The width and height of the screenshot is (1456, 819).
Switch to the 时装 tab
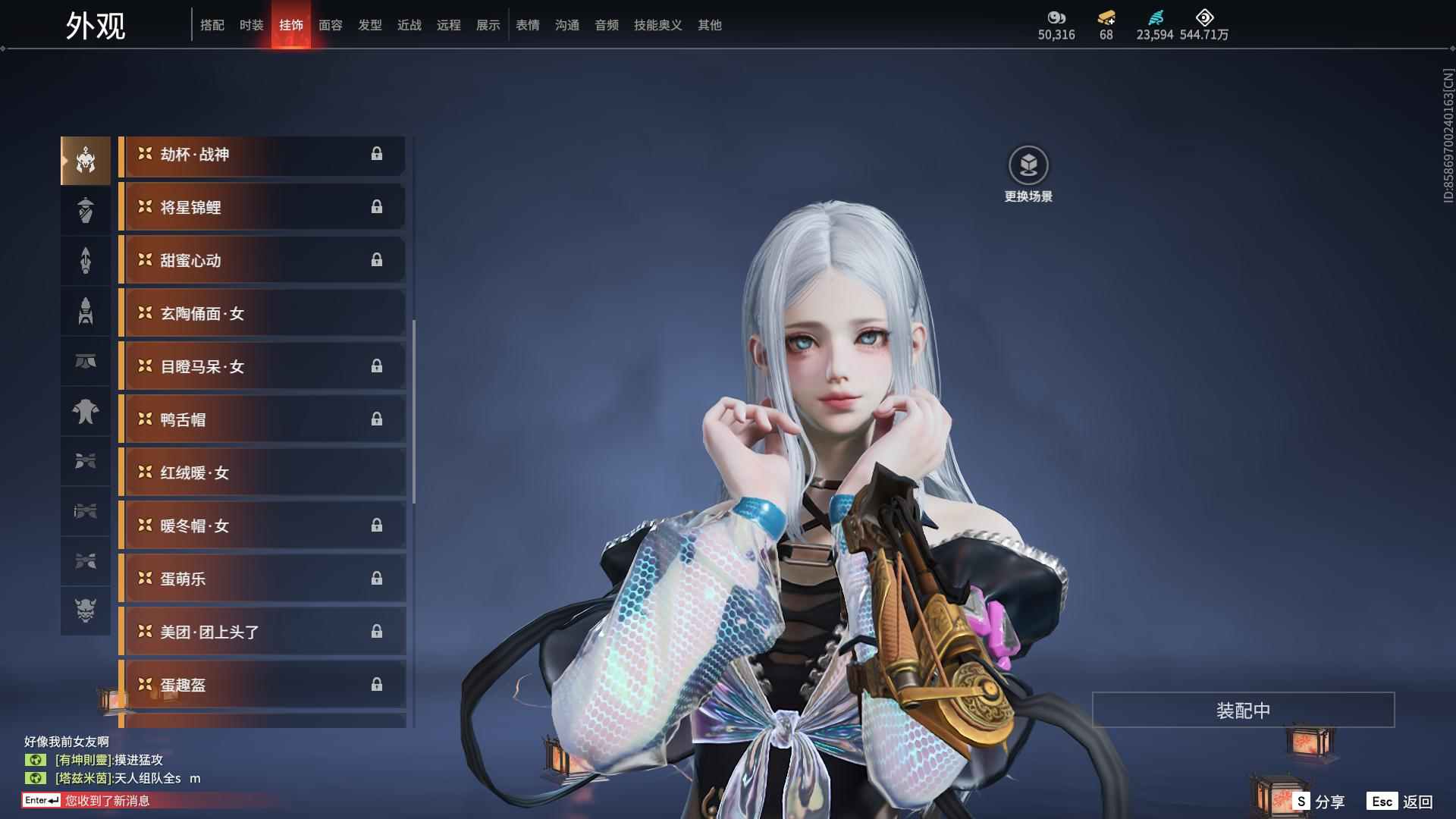tap(251, 25)
